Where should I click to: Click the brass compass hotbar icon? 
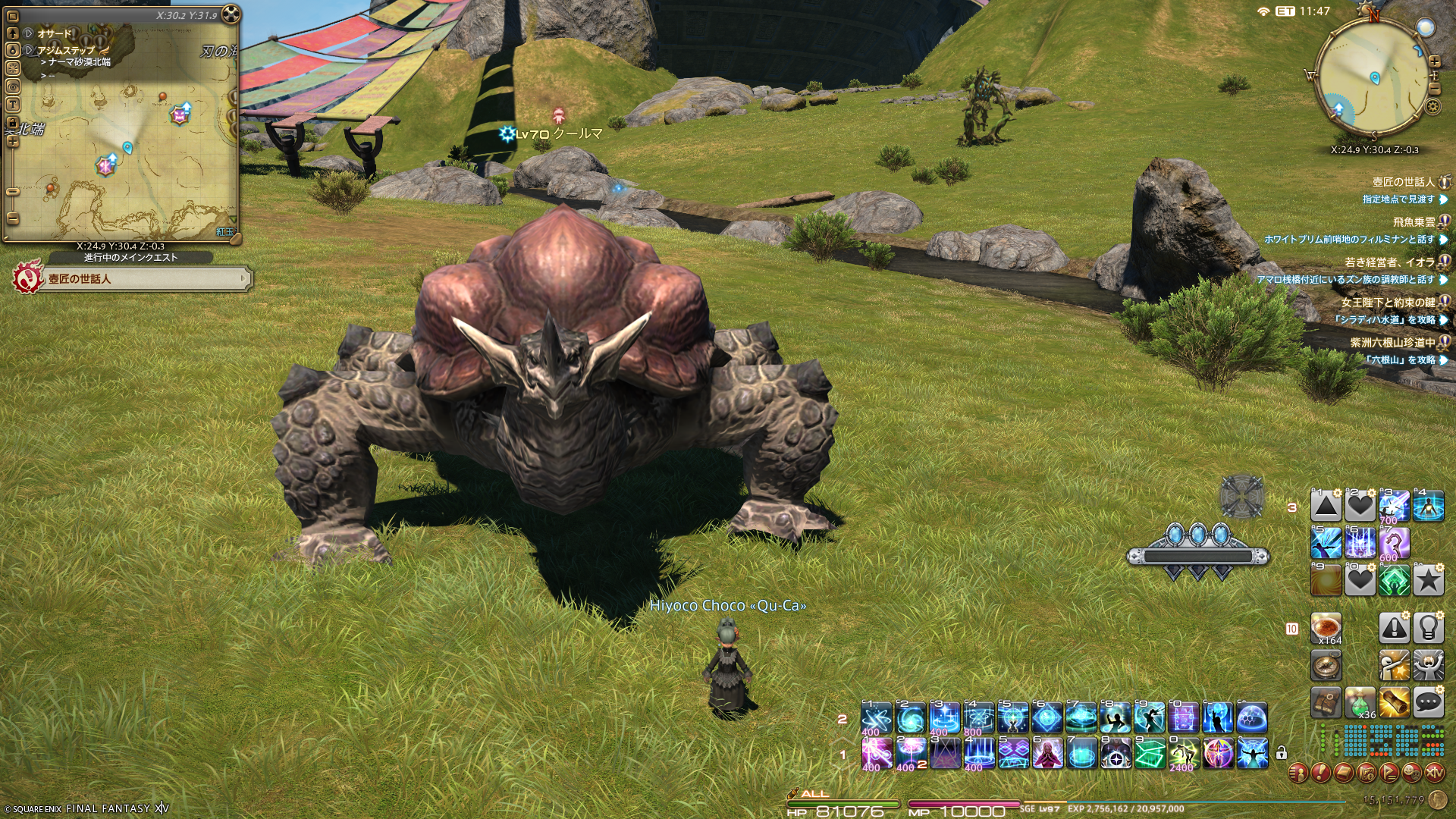[1326, 666]
